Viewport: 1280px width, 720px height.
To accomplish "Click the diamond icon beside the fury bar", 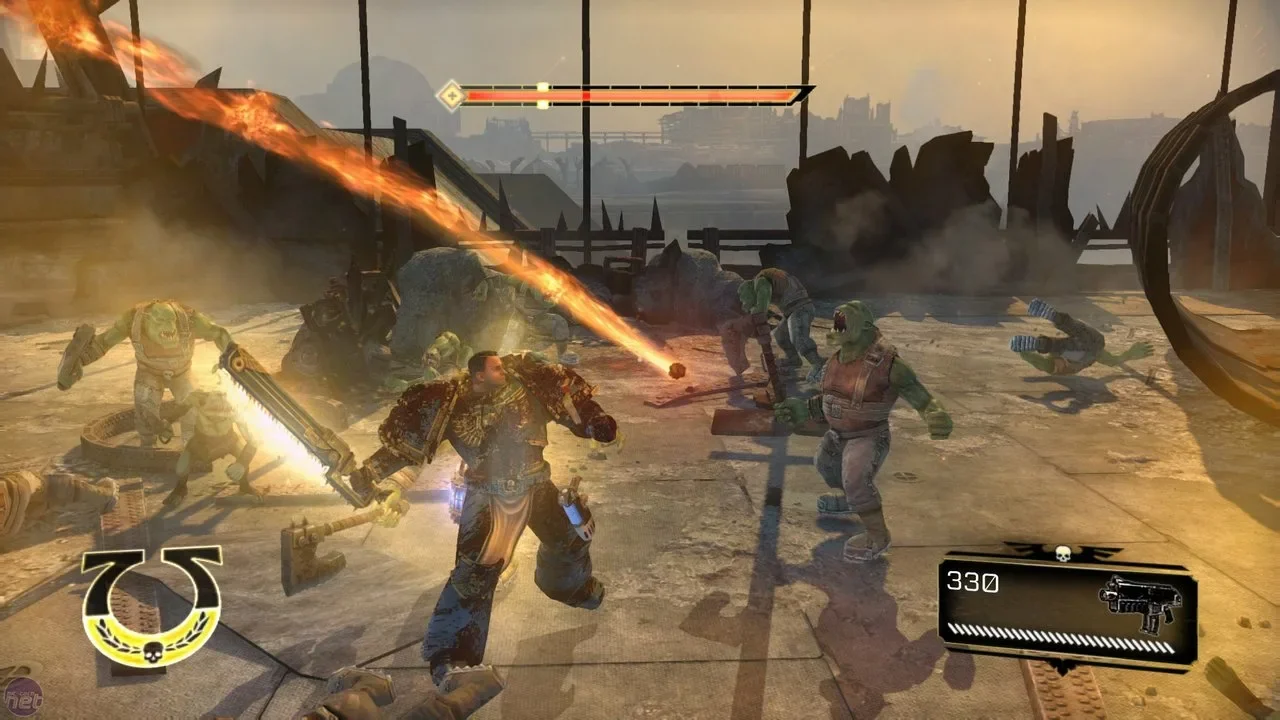I will tap(451, 96).
